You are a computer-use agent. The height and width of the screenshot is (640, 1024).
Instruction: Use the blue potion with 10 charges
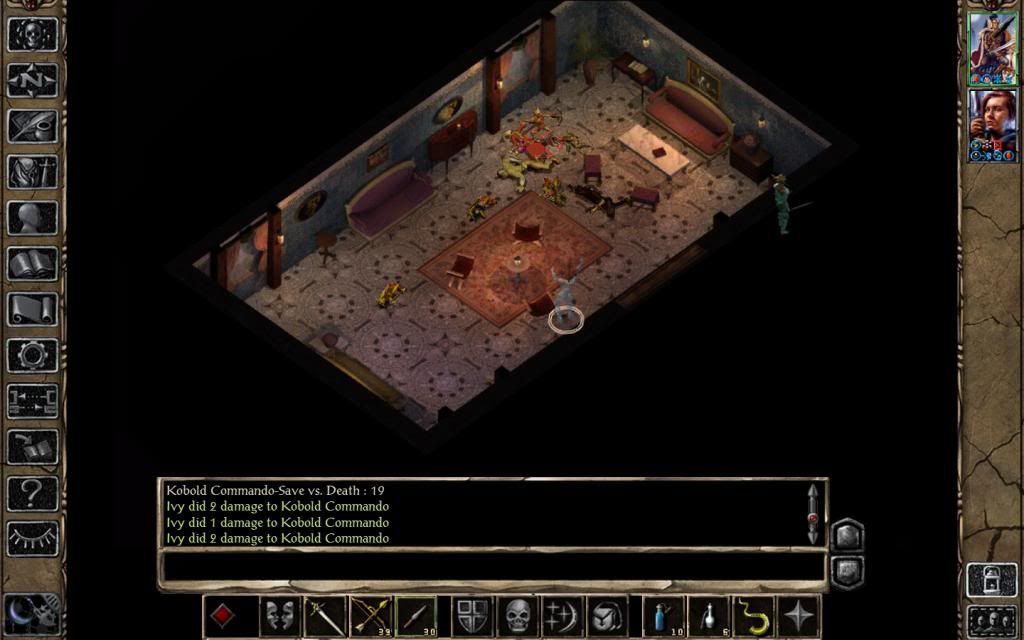coord(662,615)
